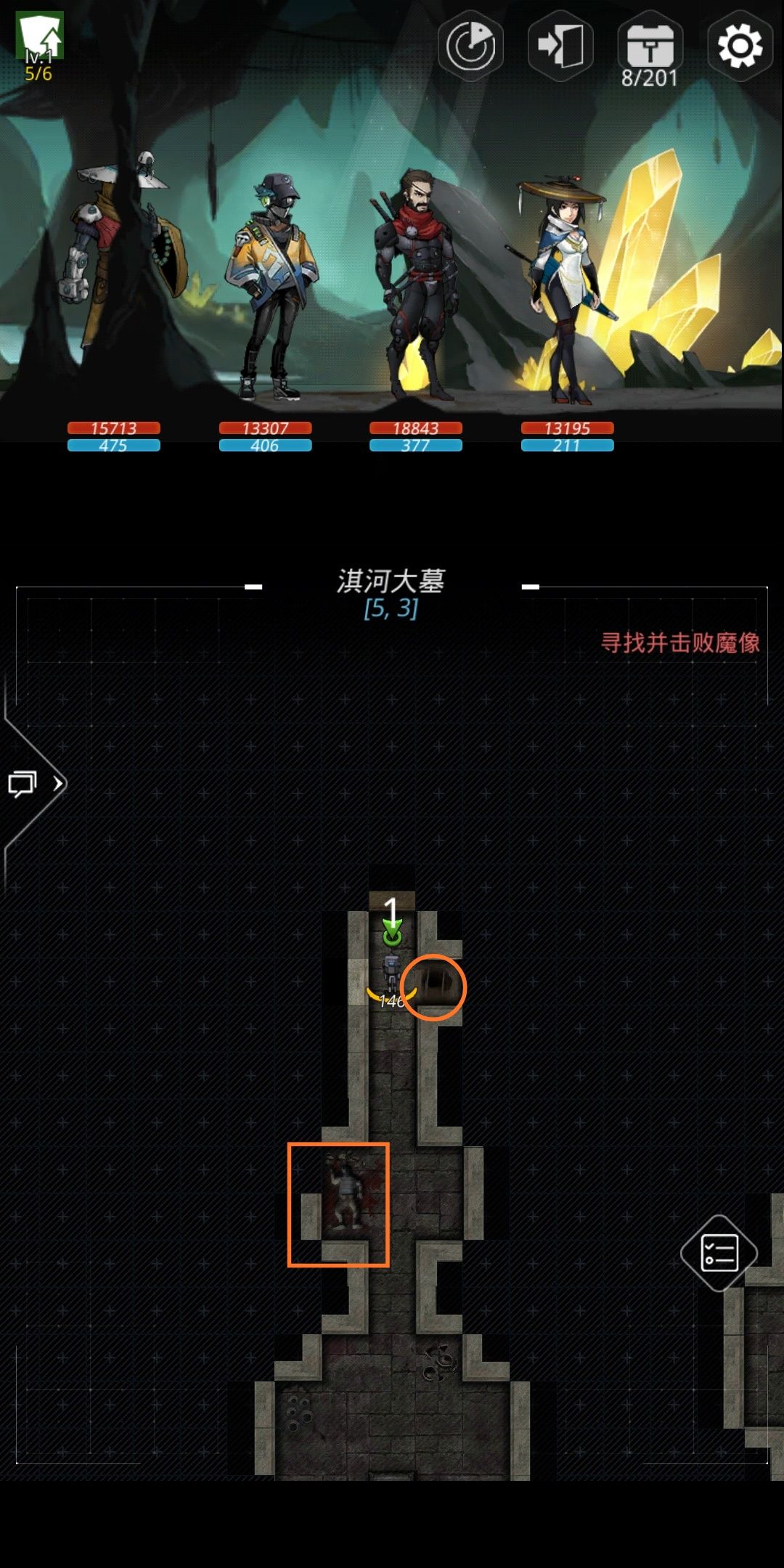This screenshot has height=1568, width=784.
Task: Tap the highlighted statue enemy tile
Action: click(x=338, y=1205)
